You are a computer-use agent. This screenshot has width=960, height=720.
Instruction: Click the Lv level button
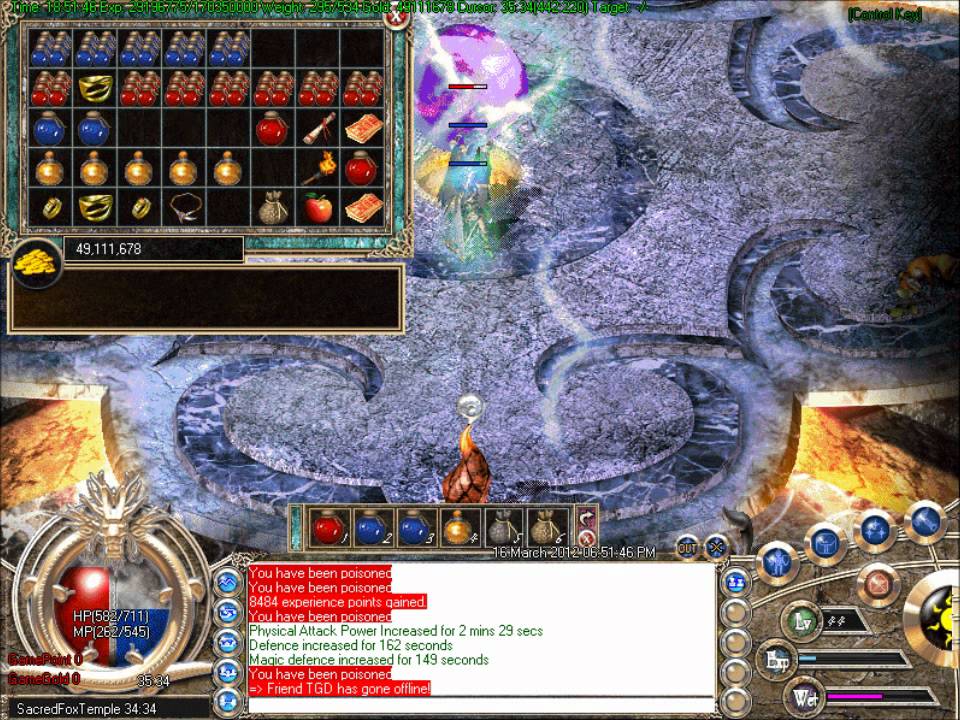point(800,620)
